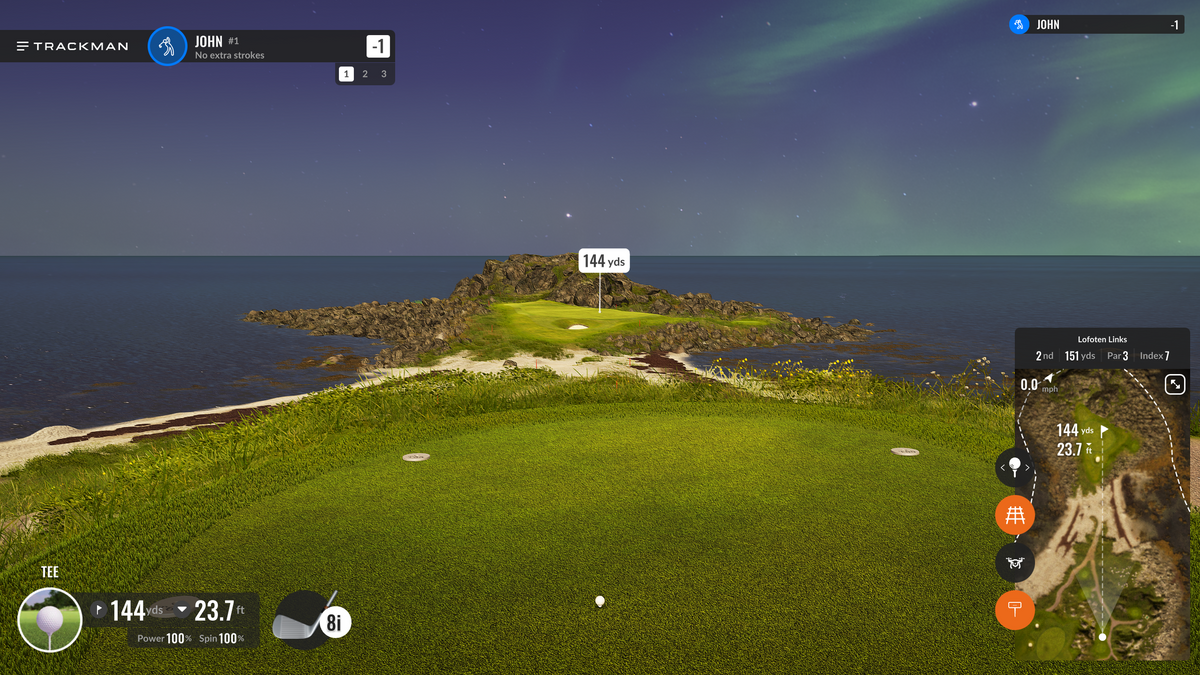This screenshot has width=1200, height=675.
Task: Select shot number 2 in the stroke selector
Action: (x=365, y=74)
